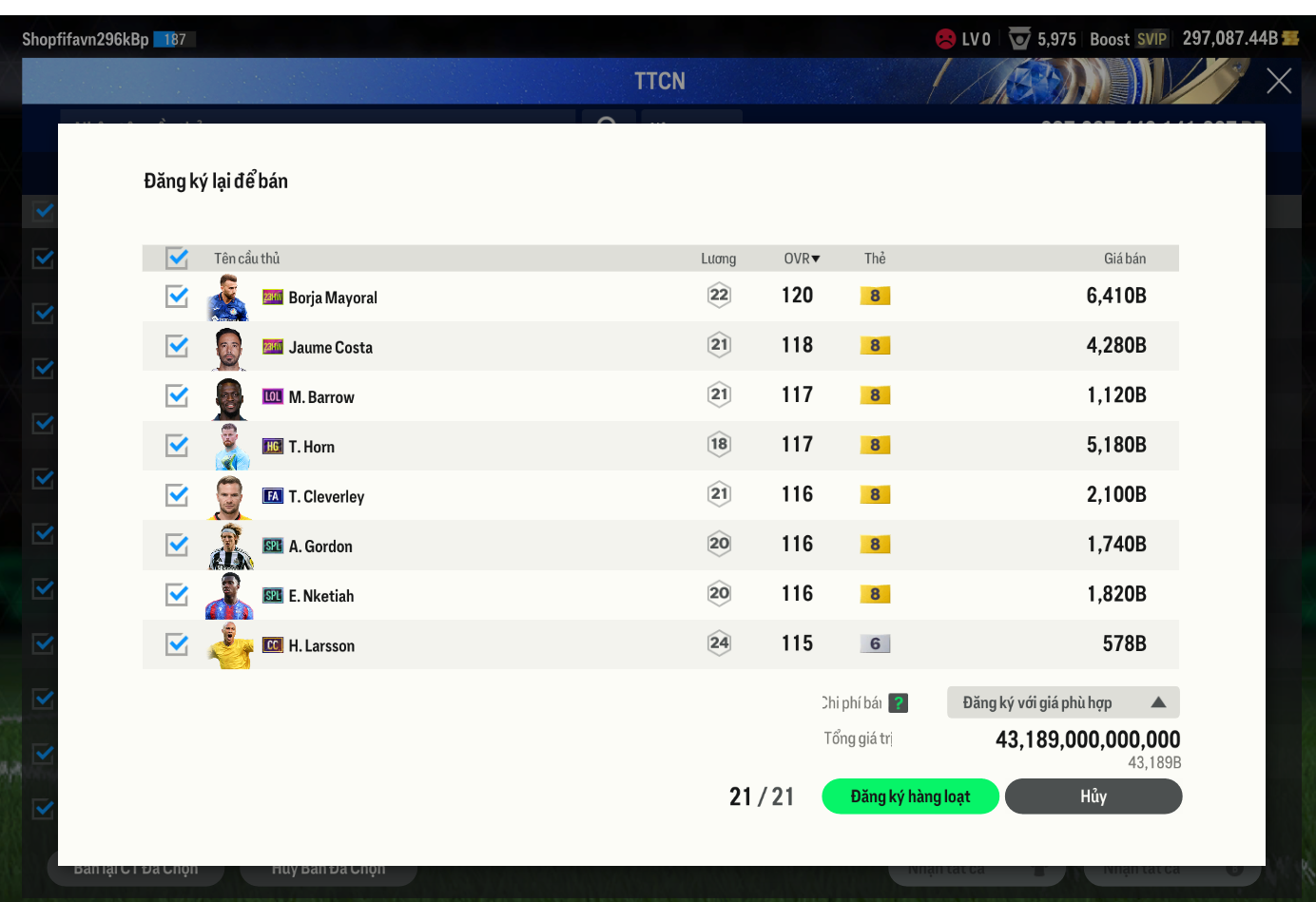Deselect the H. Larsson checkbox
1316x902 pixels.
(177, 644)
